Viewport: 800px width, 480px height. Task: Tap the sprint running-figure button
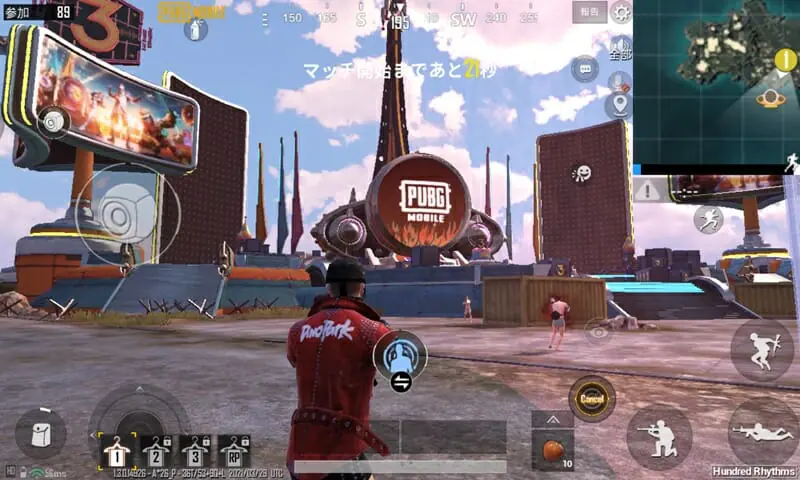click(708, 219)
